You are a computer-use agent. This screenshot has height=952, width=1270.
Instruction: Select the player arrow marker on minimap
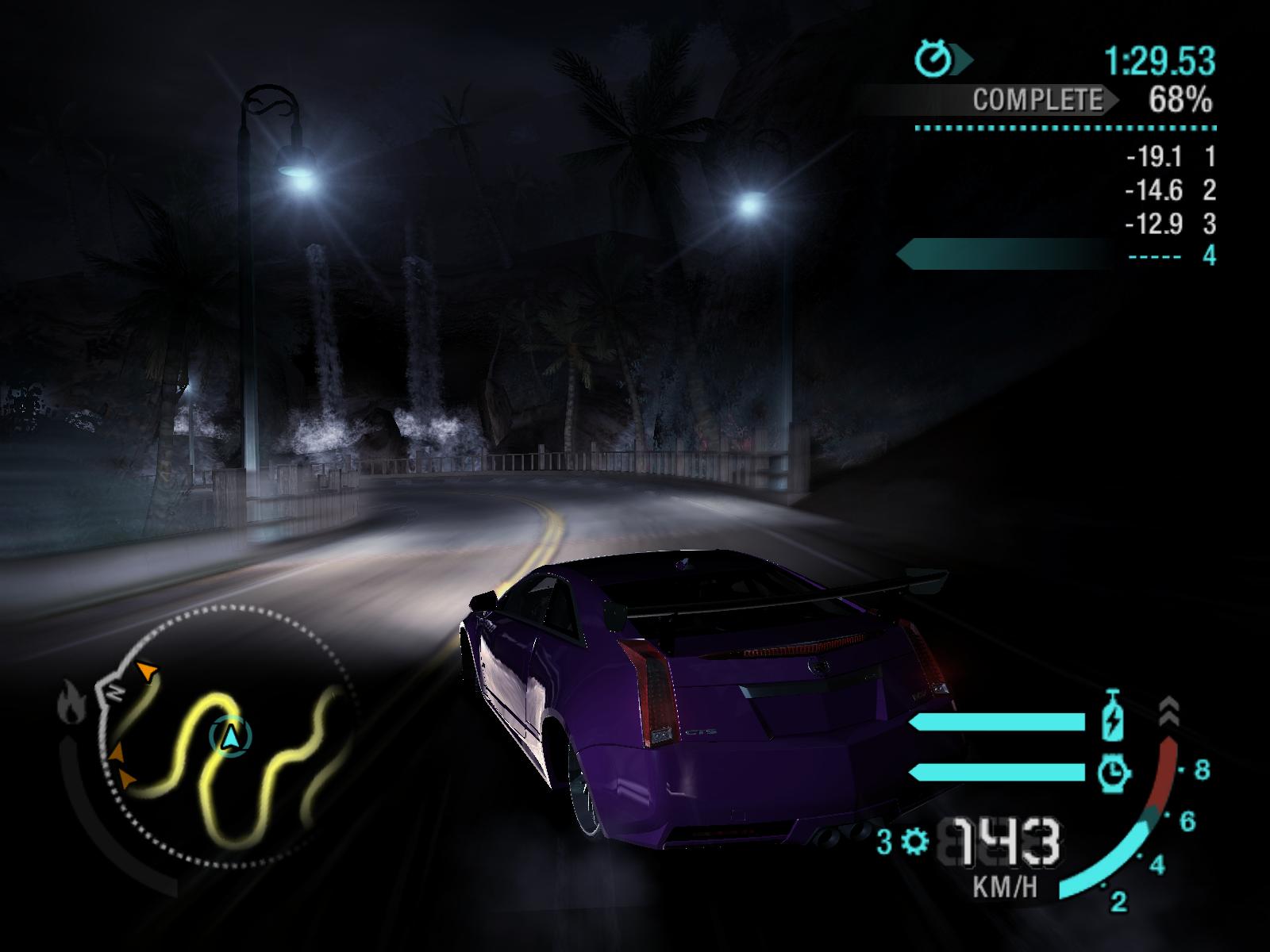click(231, 737)
